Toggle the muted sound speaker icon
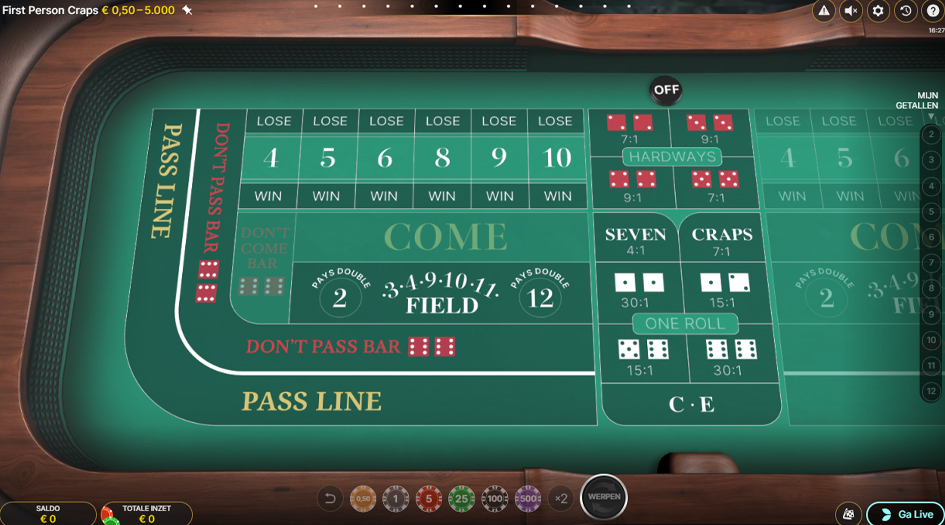The image size is (945, 525). [x=851, y=11]
